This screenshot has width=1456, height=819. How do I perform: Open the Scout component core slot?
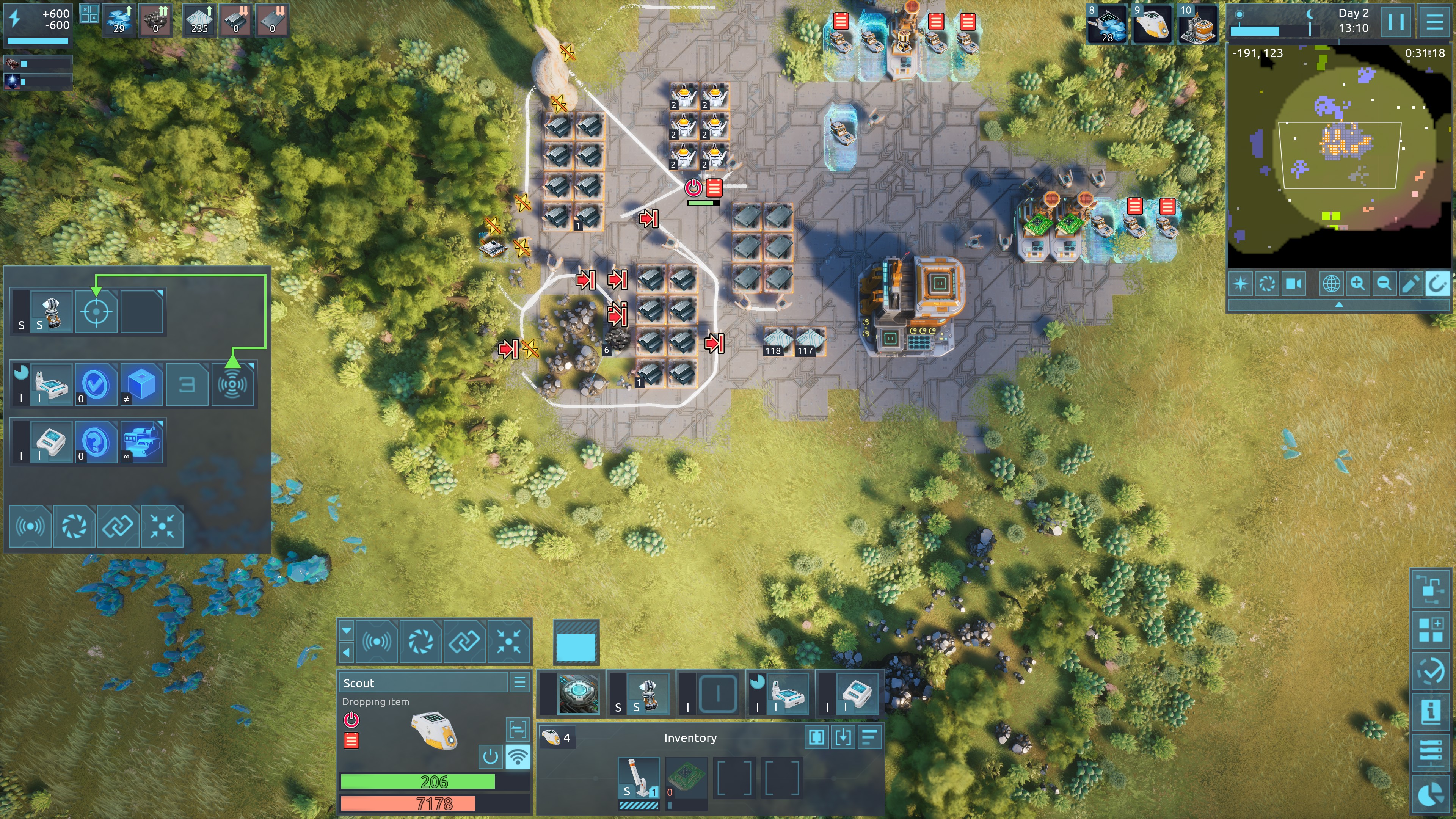[x=577, y=693]
